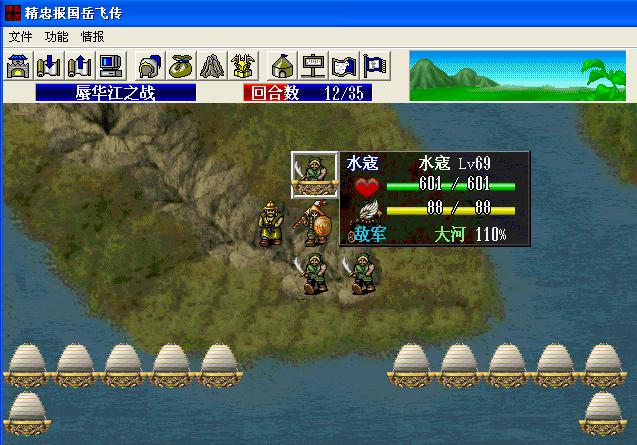Viewport: 637px width, 445px height.
Task: Click the camp tent toolbar icon
Action: (283, 66)
